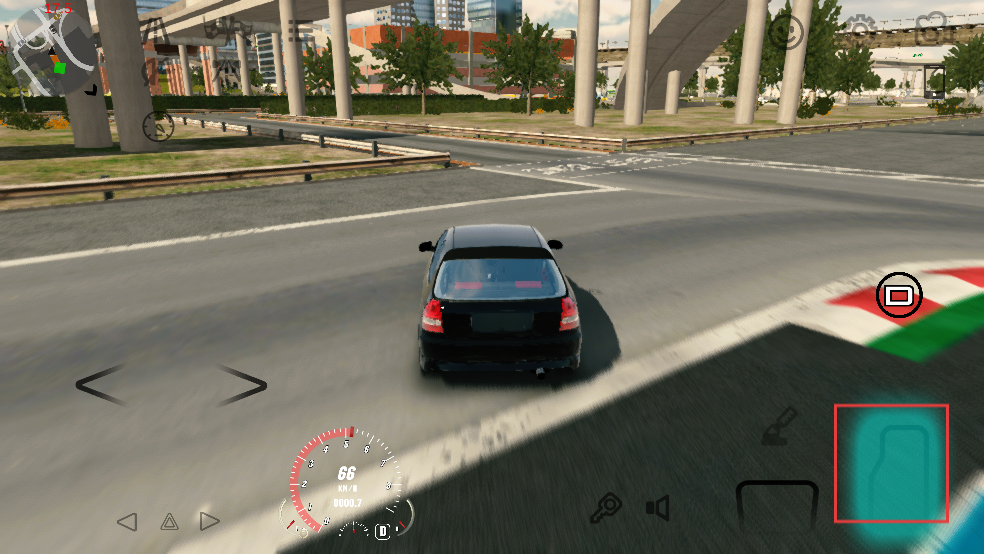Screen dimensions: 984x554
Task: Steer right with the right arrow
Action: coord(242,385)
